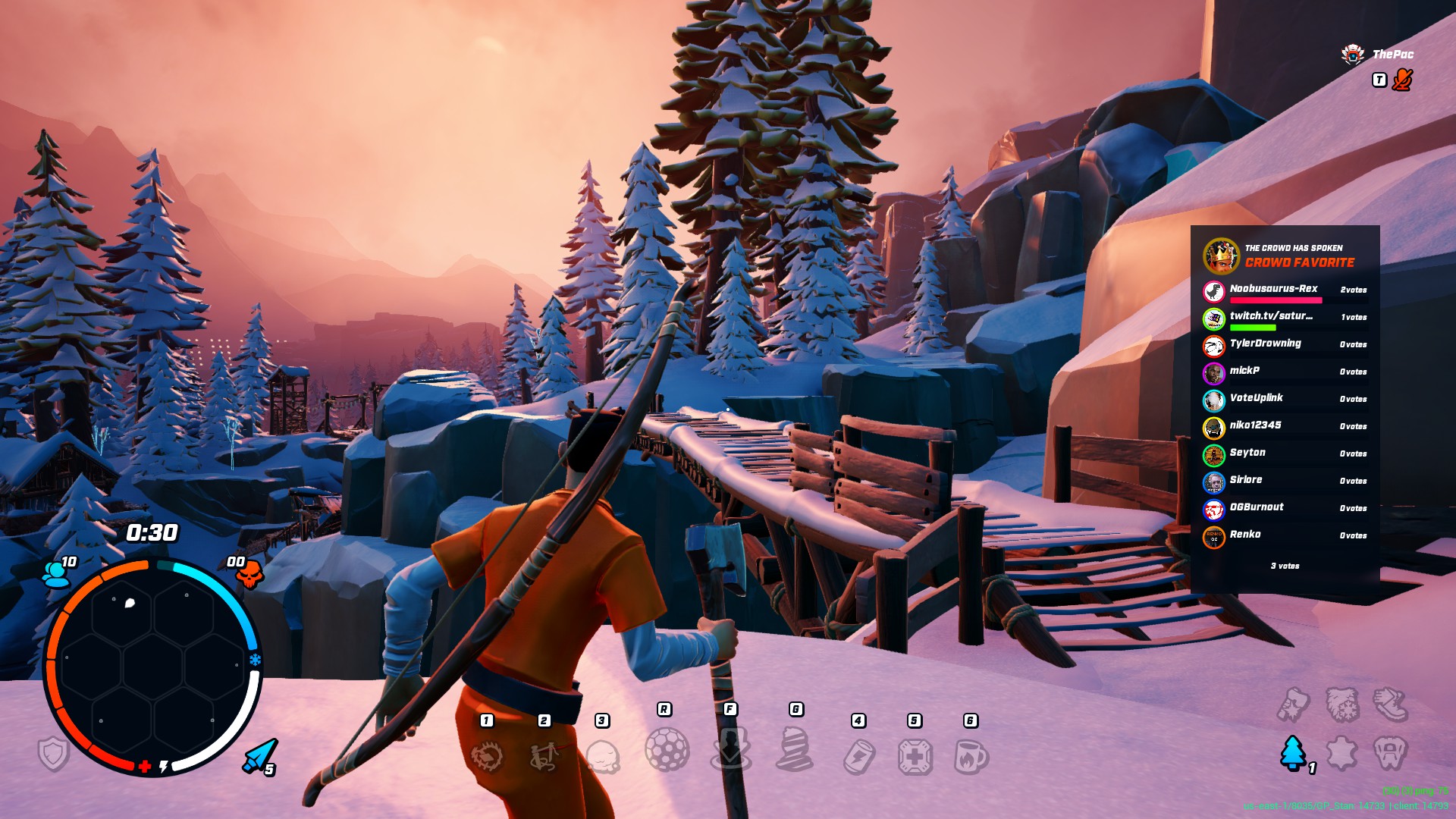Activate the spiral tower ability

tap(795, 749)
